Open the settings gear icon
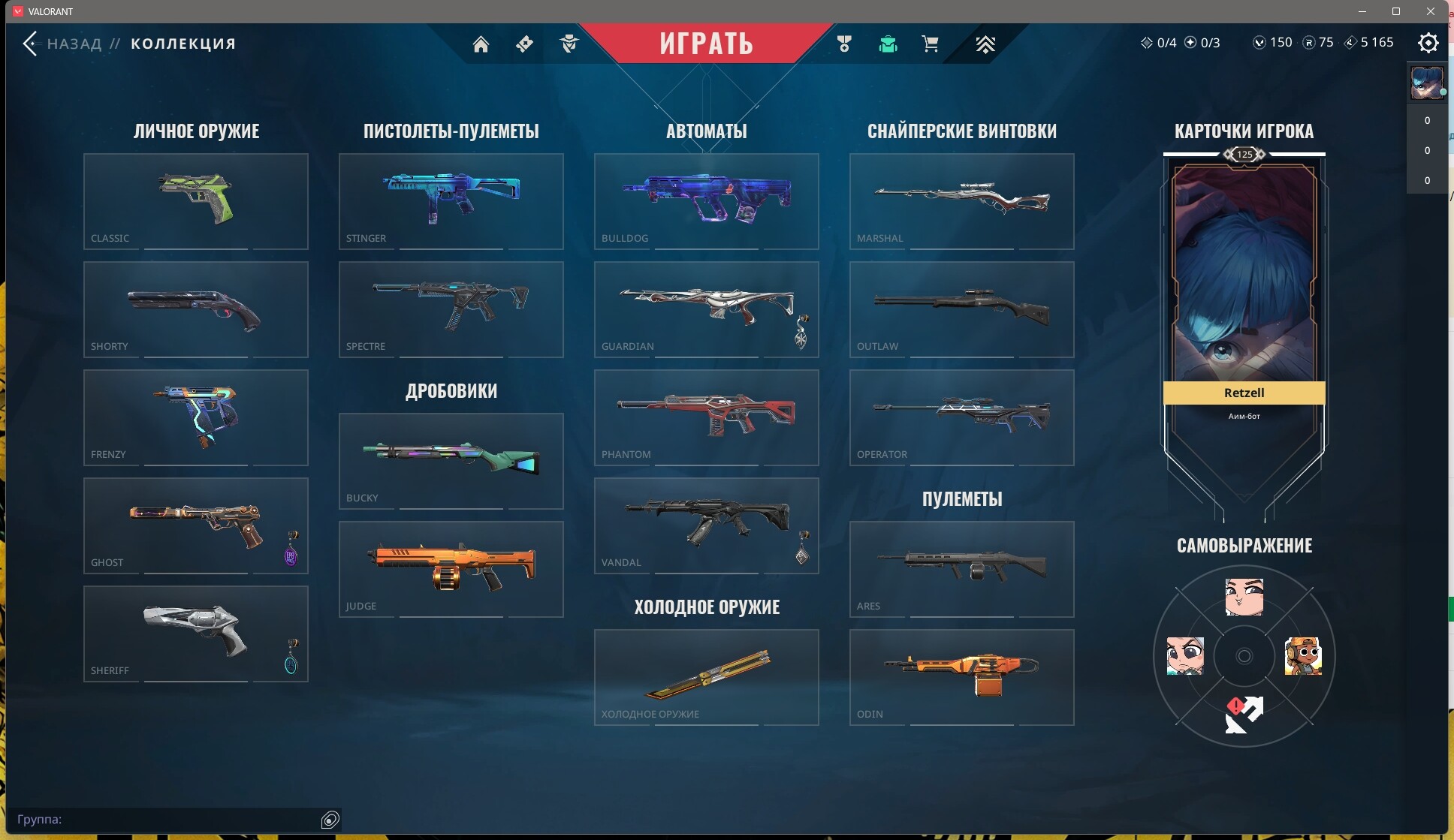This screenshot has width=1454, height=840. tap(1428, 43)
